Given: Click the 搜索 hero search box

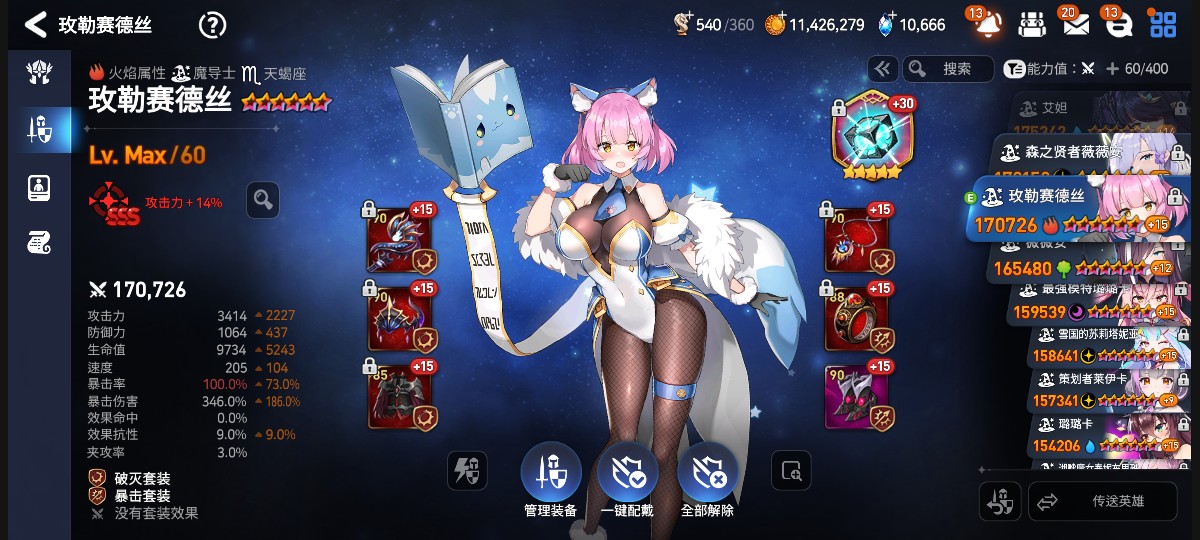Looking at the screenshot, I should click(x=947, y=69).
